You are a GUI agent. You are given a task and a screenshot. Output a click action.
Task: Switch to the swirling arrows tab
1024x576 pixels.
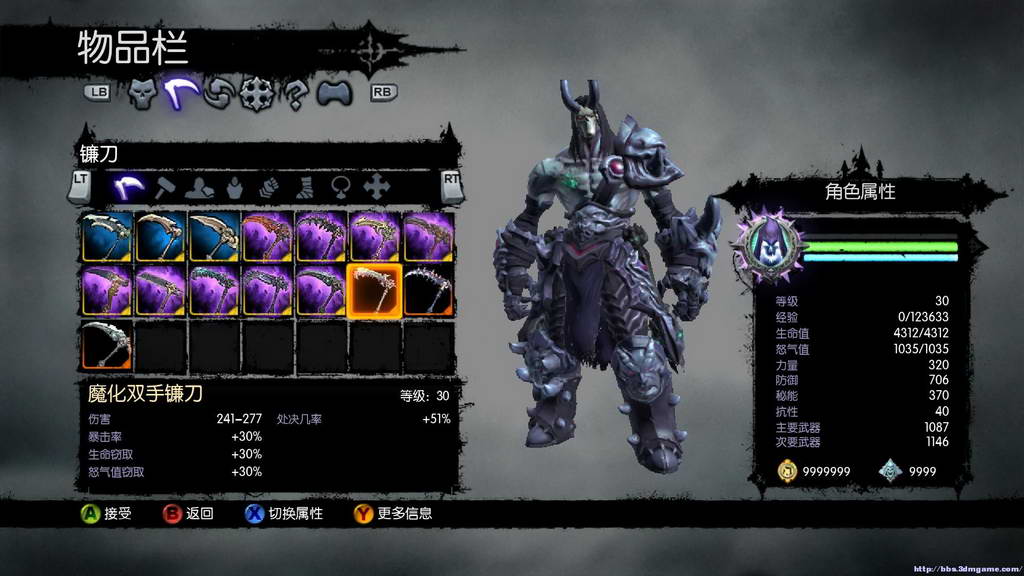218,93
